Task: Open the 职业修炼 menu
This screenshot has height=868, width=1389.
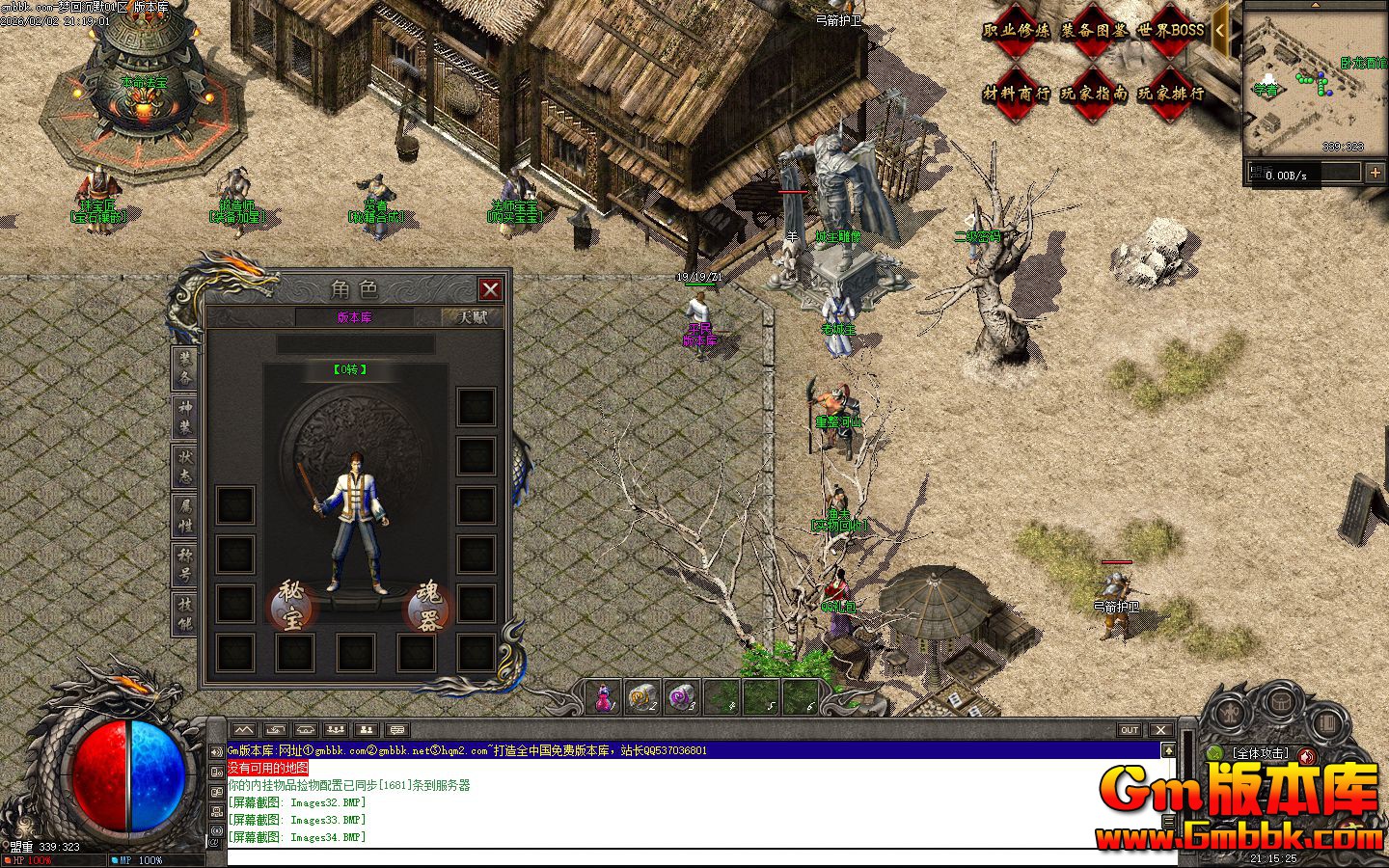Action: pos(1016,31)
